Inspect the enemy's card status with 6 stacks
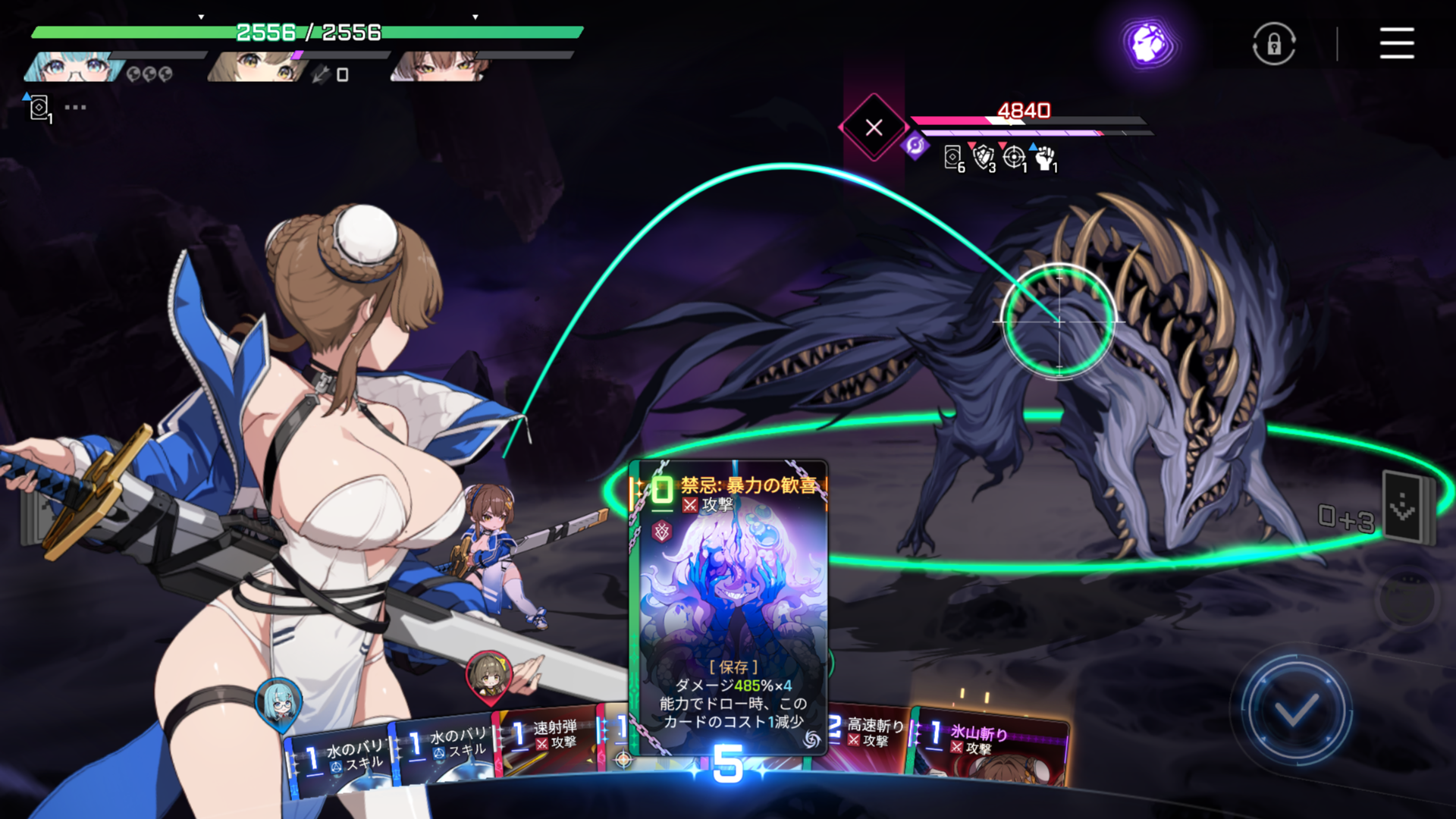The image size is (1456, 819). [x=952, y=158]
